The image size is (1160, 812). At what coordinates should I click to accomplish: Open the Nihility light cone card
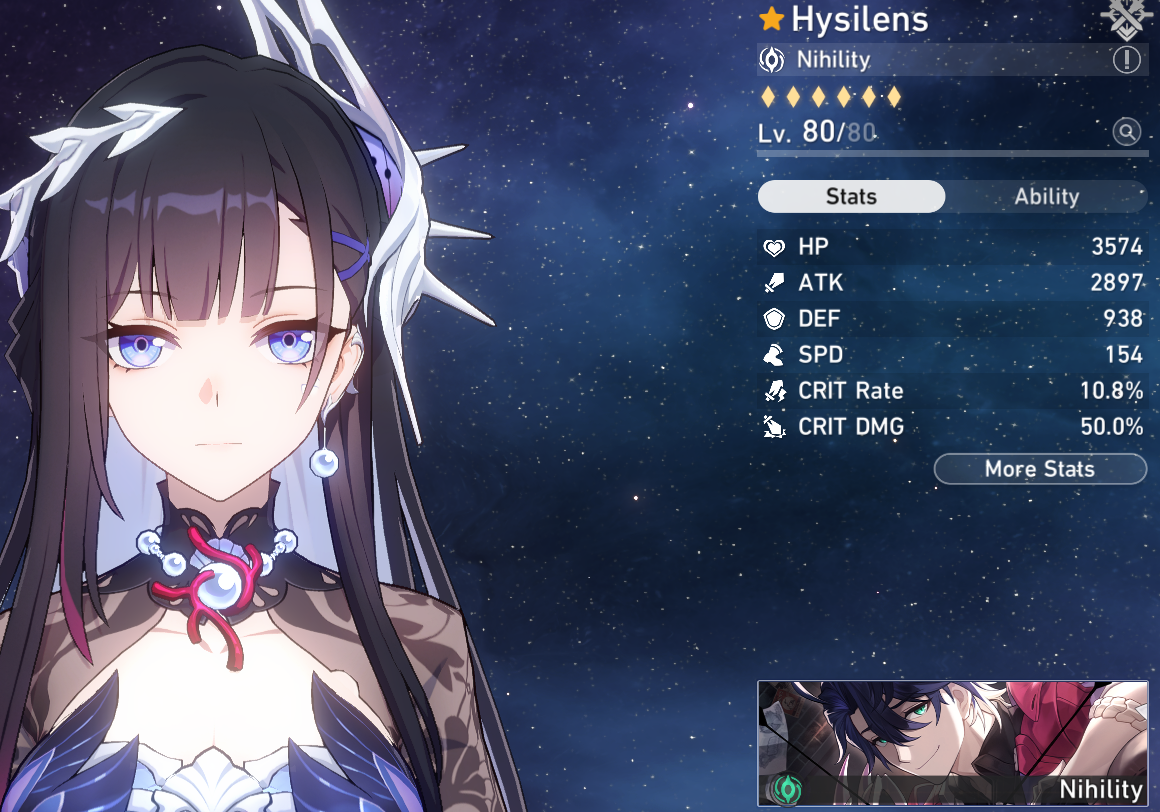click(x=952, y=743)
